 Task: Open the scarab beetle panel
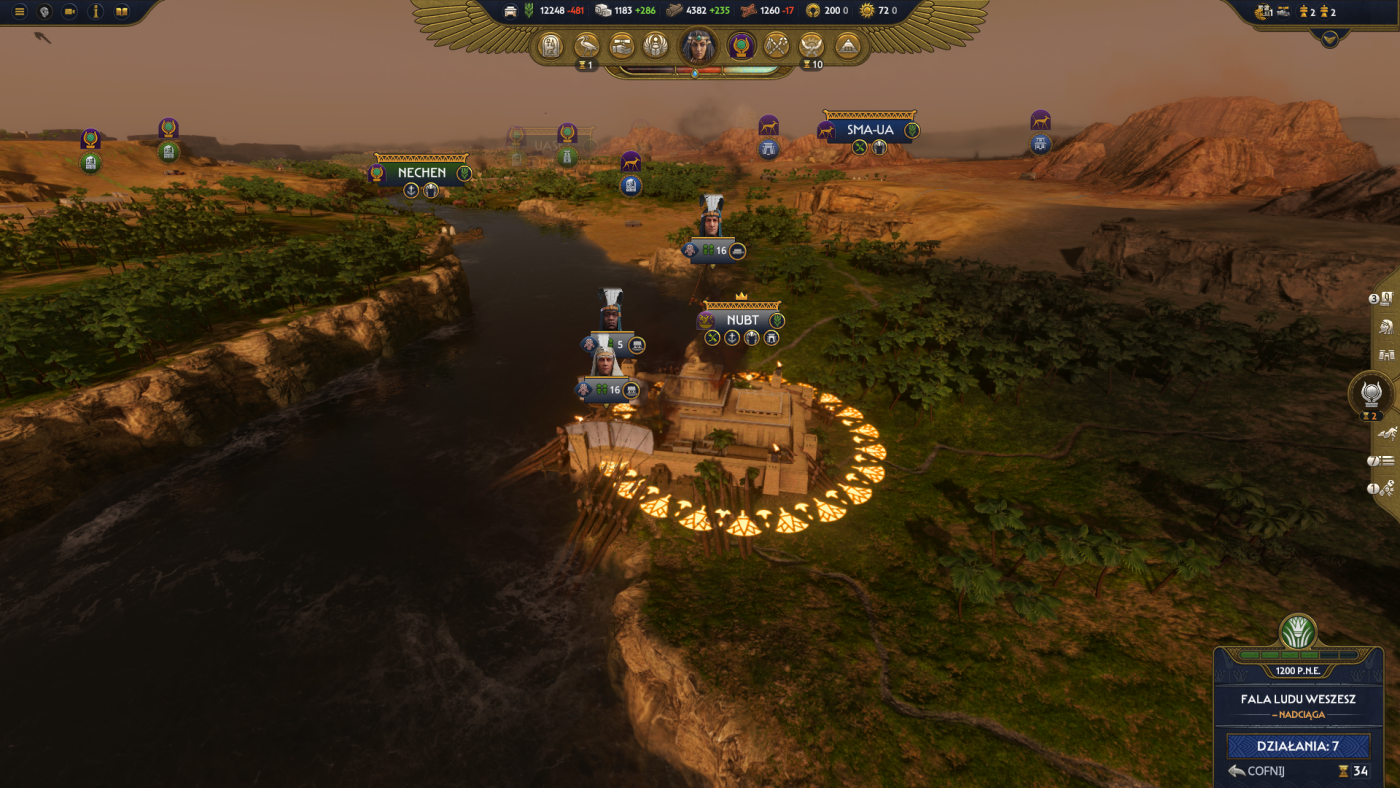pyautogui.click(x=655, y=46)
